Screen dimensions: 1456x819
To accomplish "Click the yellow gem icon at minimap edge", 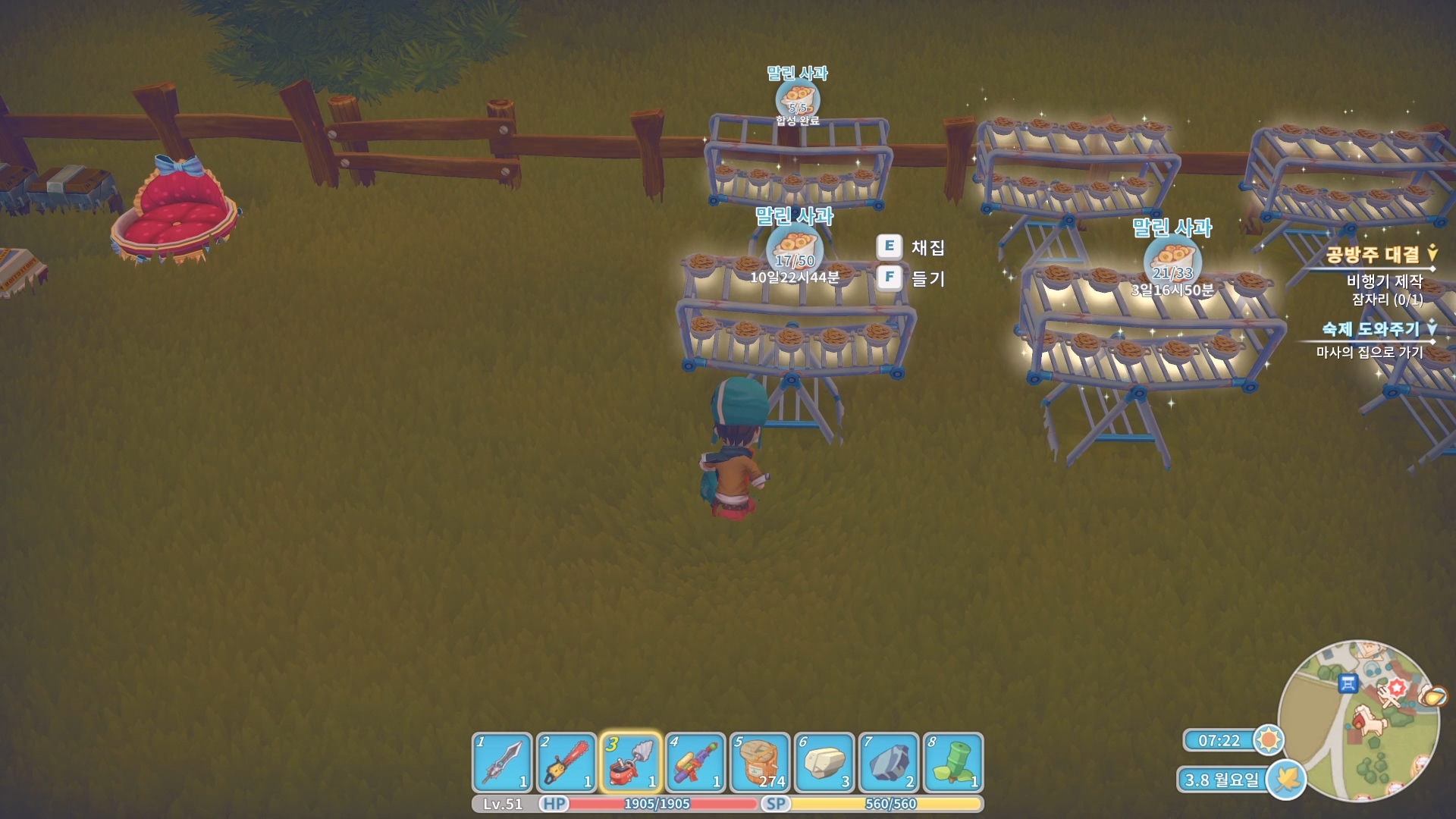I will [1432, 695].
